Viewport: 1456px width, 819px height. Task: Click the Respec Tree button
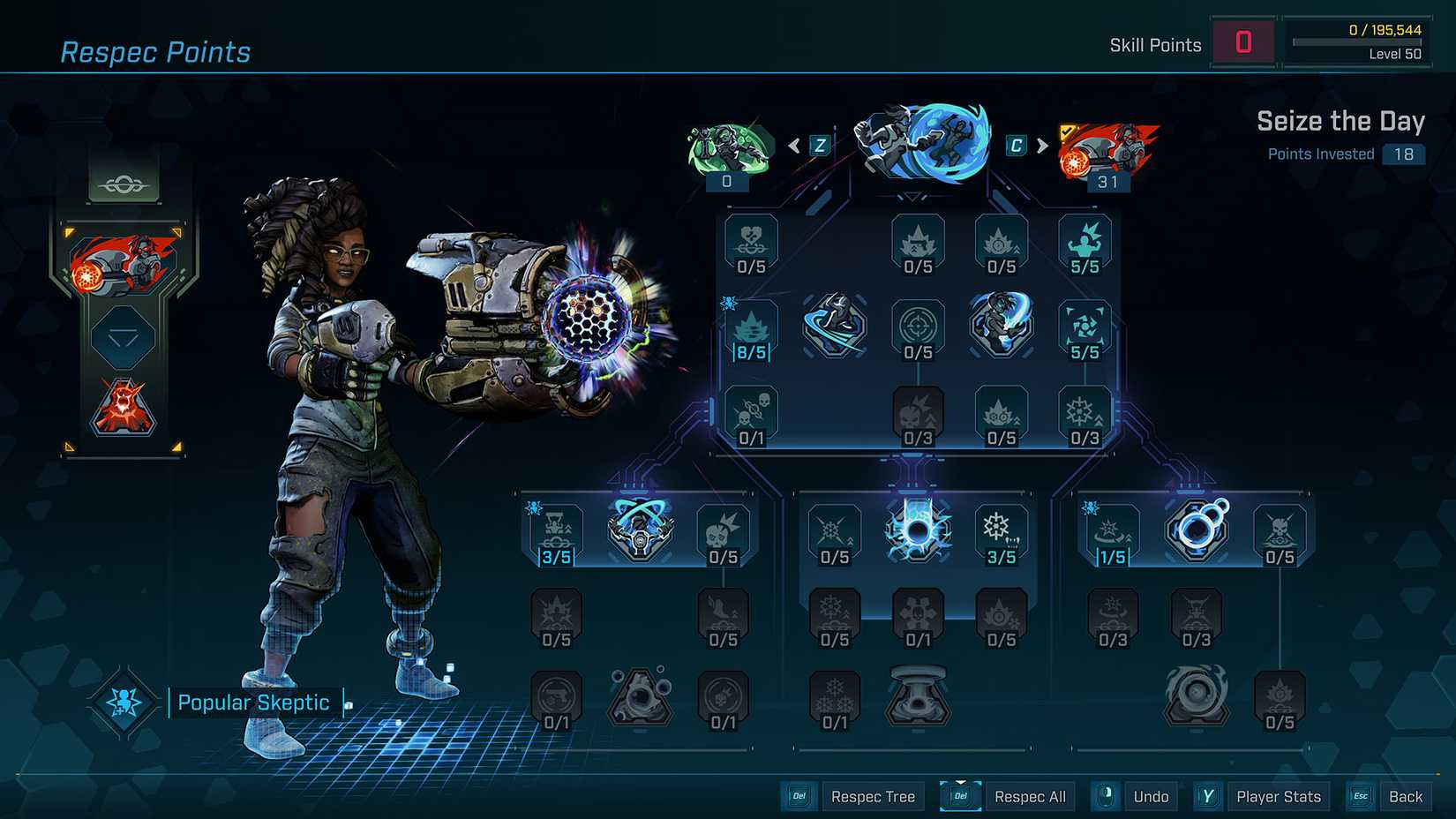pyautogui.click(x=872, y=797)
